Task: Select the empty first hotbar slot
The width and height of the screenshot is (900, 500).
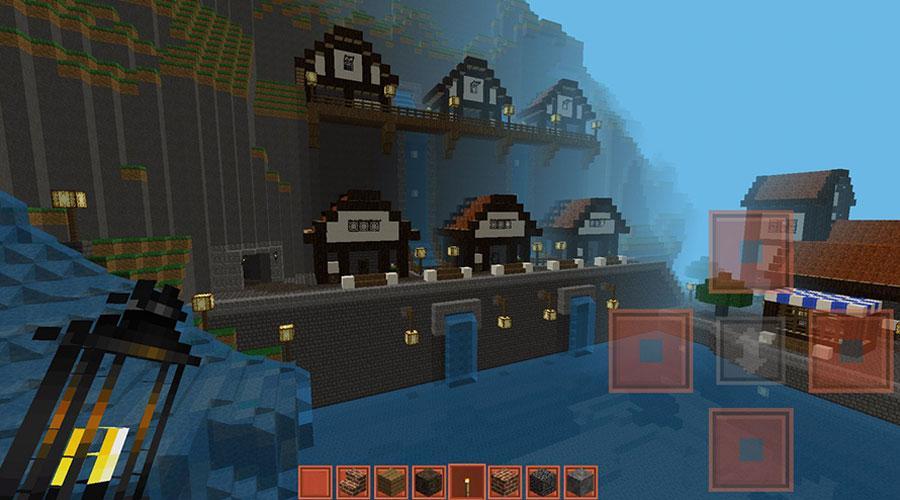Action: tap(314, 482)
